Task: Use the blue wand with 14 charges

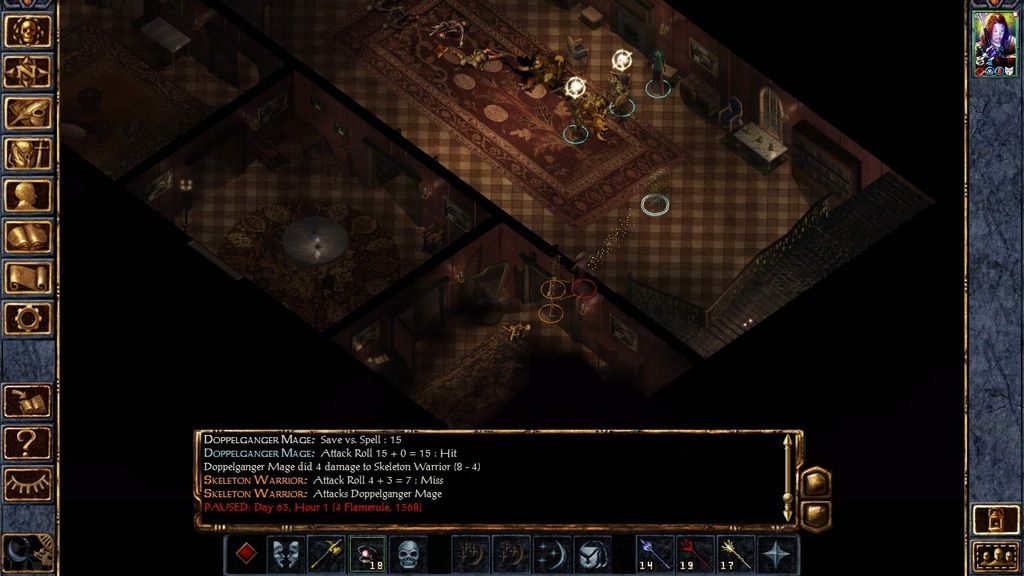Action: 655,554
